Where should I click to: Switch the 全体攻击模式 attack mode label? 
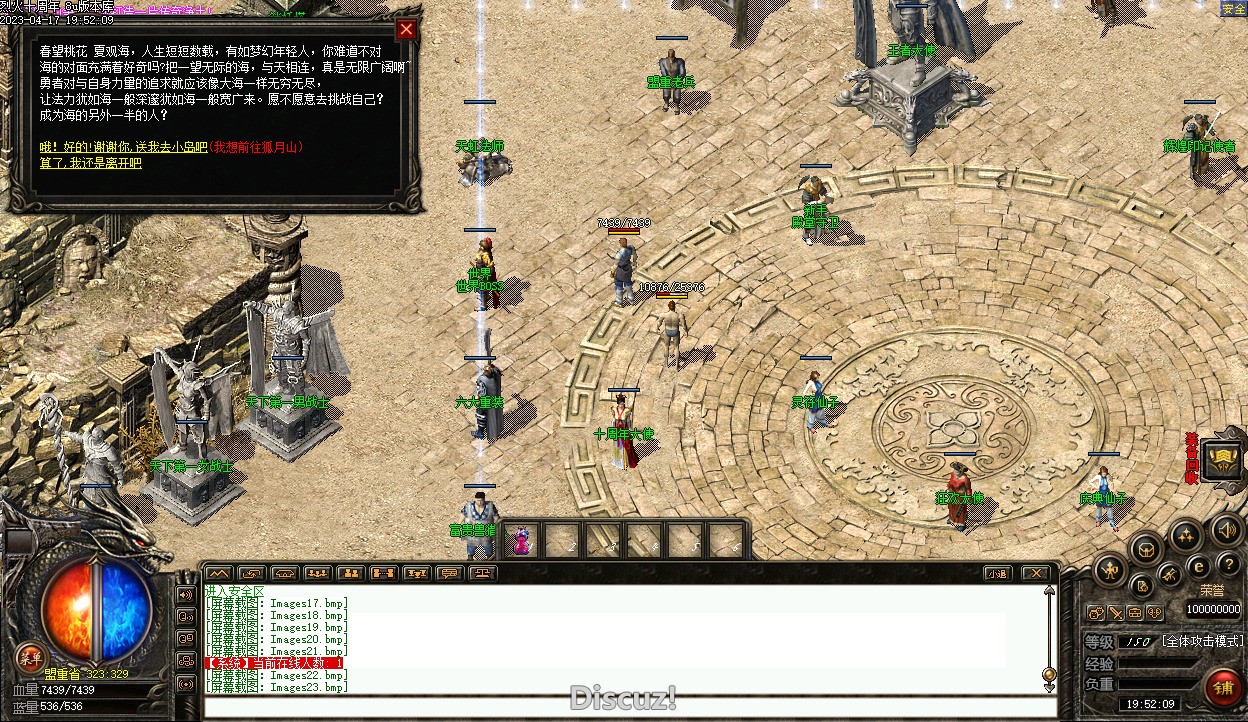1203,641
